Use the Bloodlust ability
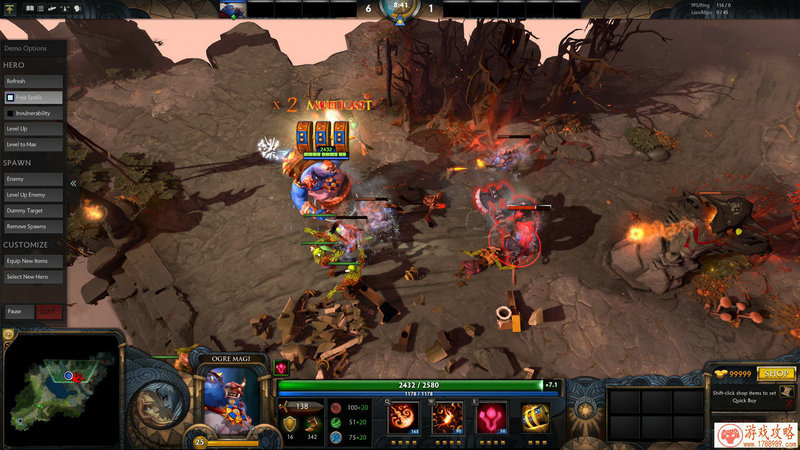 pos(490,416)
